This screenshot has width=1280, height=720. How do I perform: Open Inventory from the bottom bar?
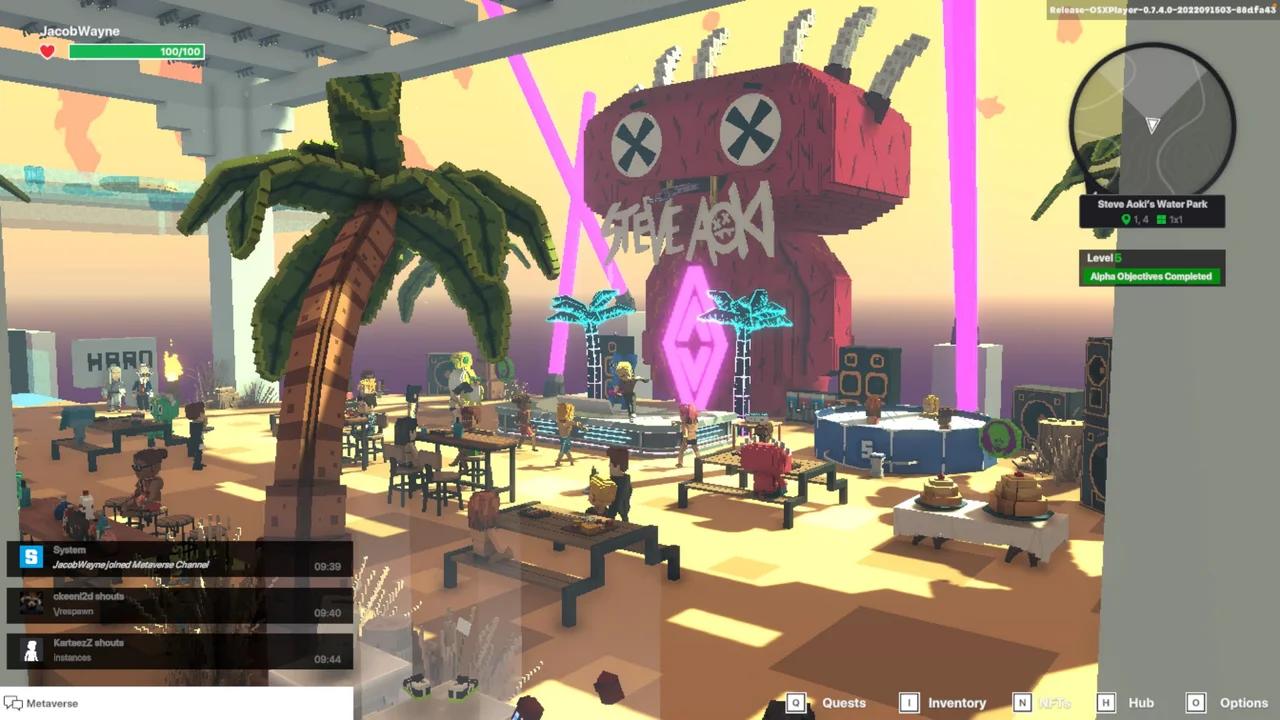click(x=955, y=703)
